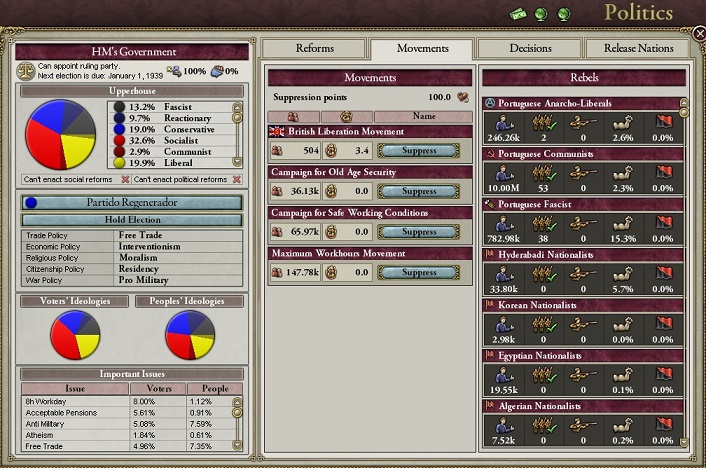Sort movements by the Name column
Screen dimensions: 706x468
pyautogui.click(x=423, y=117)
